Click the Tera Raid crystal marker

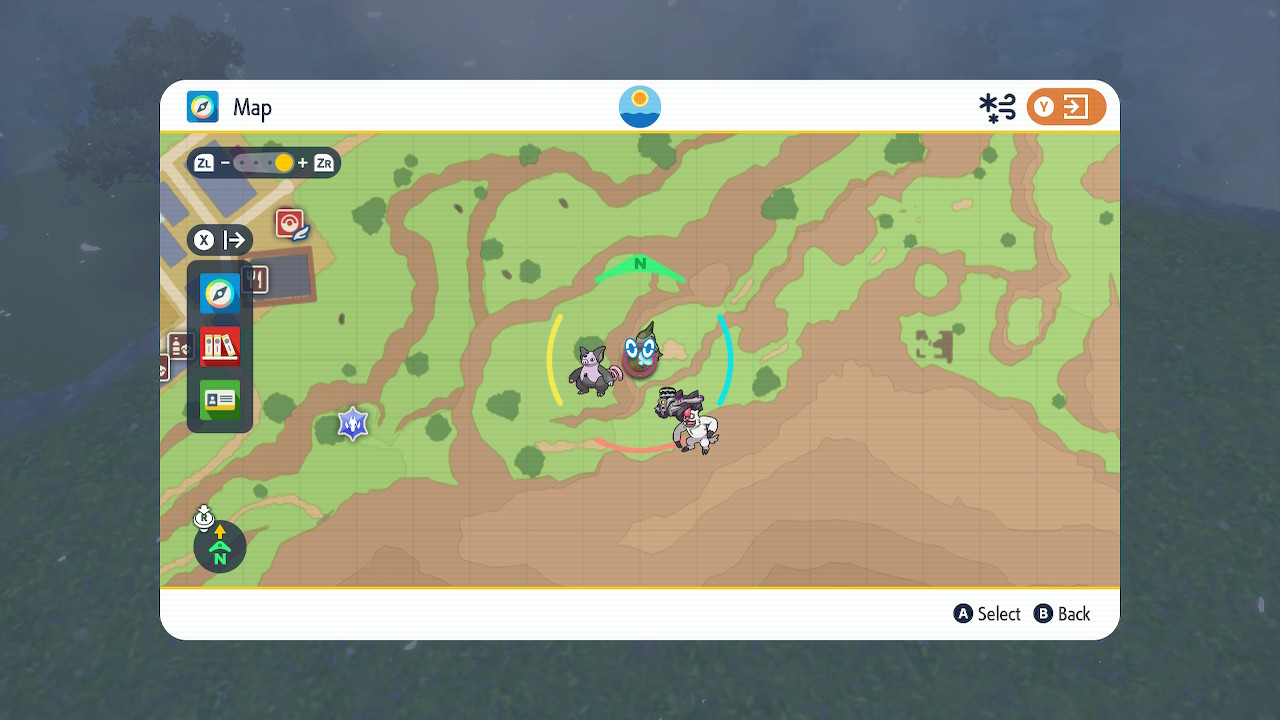click(x=352, y=422)
